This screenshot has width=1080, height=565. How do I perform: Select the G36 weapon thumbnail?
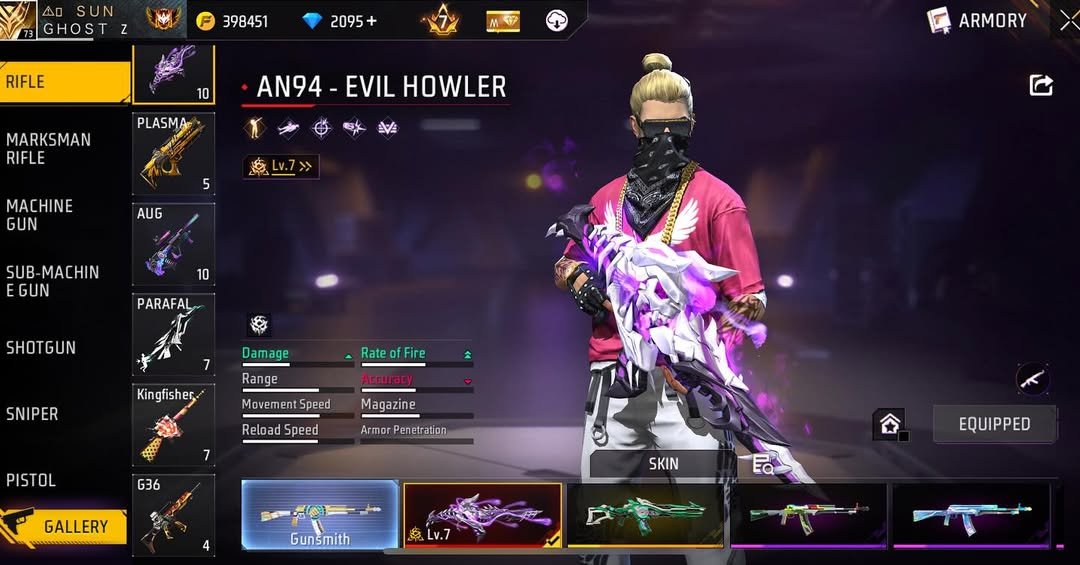[x=173, y=515]
